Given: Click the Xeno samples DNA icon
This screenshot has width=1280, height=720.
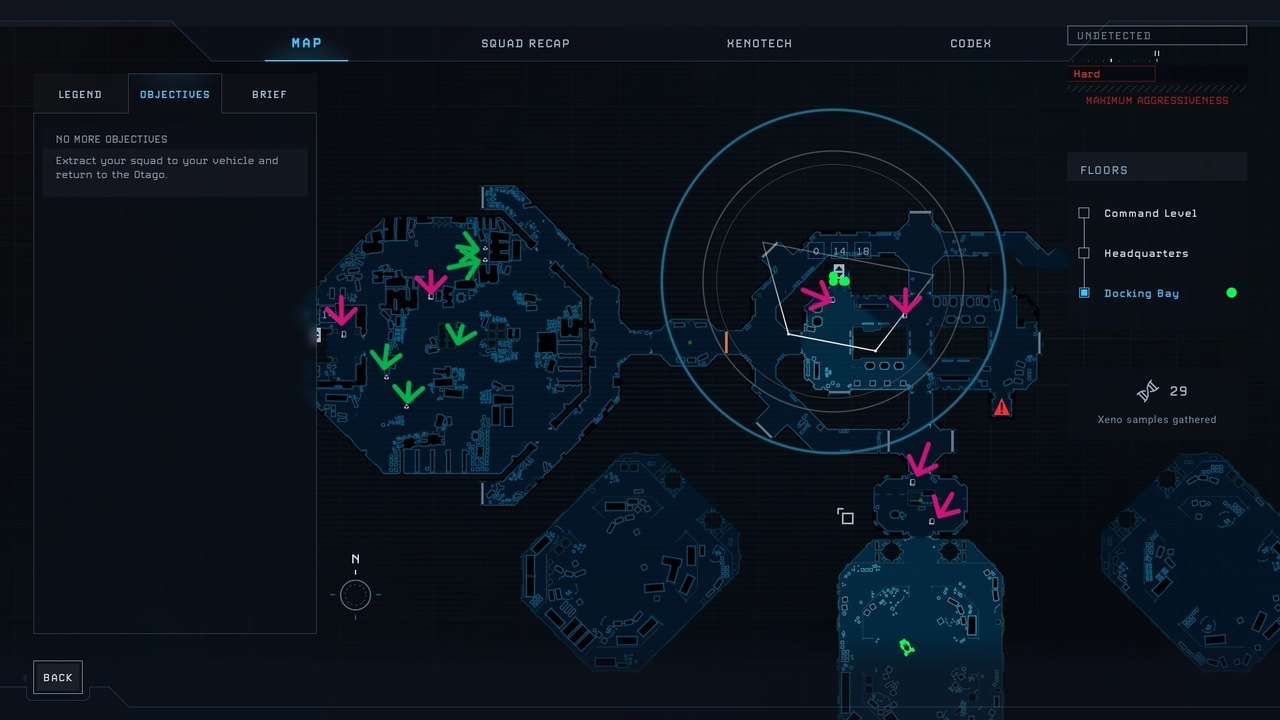Looking at the screenshot, I should tap(1147, 390).
